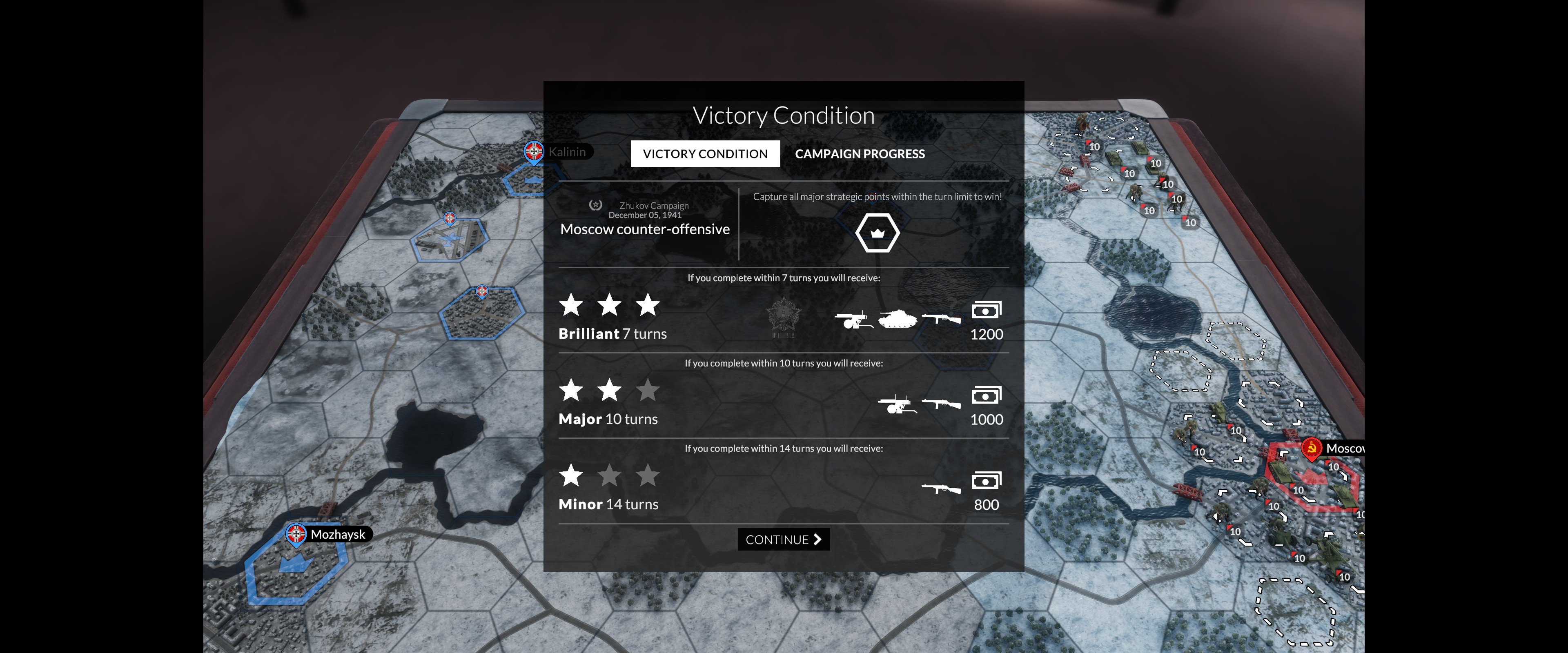Image resolution: width=1568 pixels, height=653 pixels.
Task: Click the third star of Brilliant rating
Action: [648, 306]
